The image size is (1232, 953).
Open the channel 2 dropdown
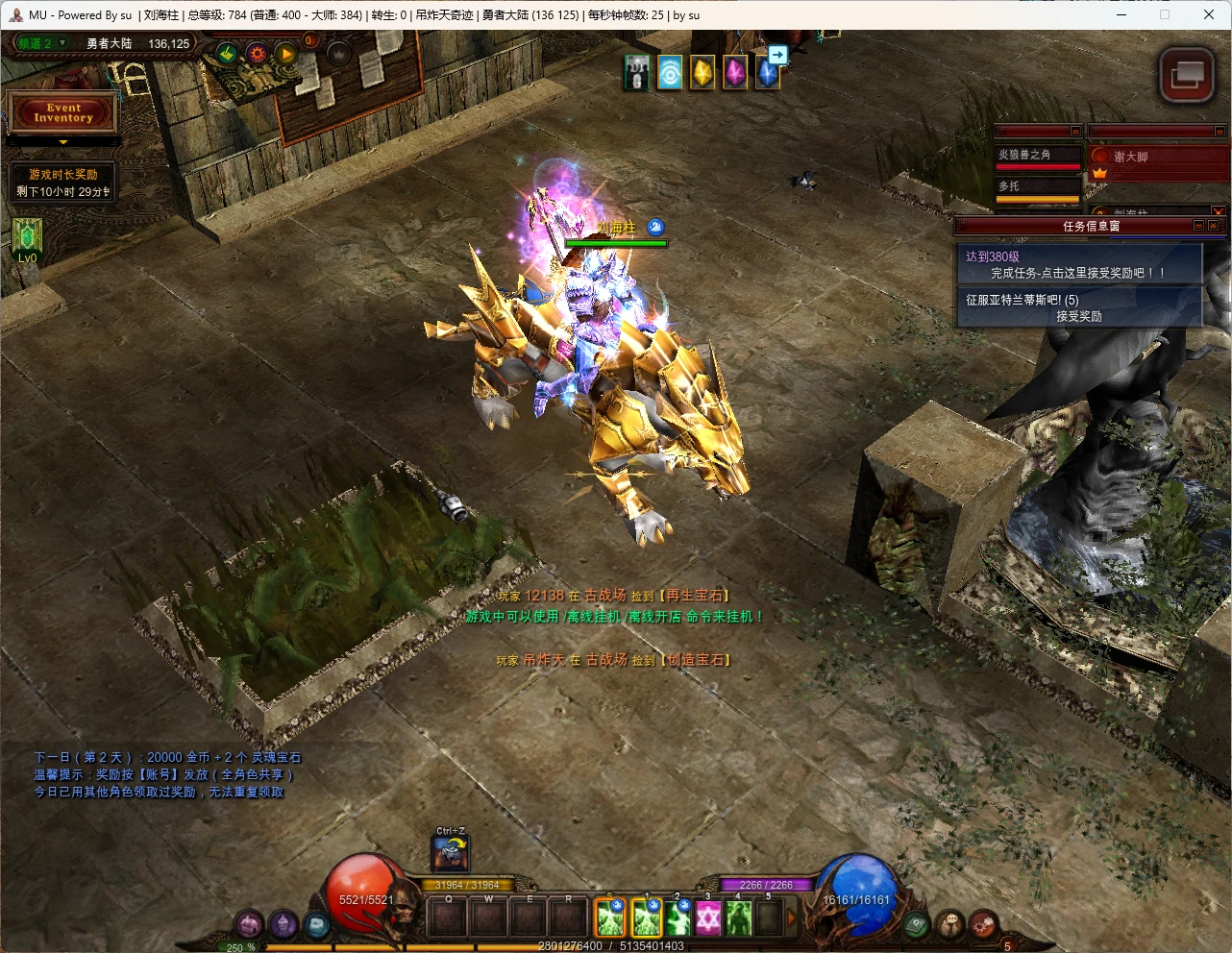coord(62,43)
